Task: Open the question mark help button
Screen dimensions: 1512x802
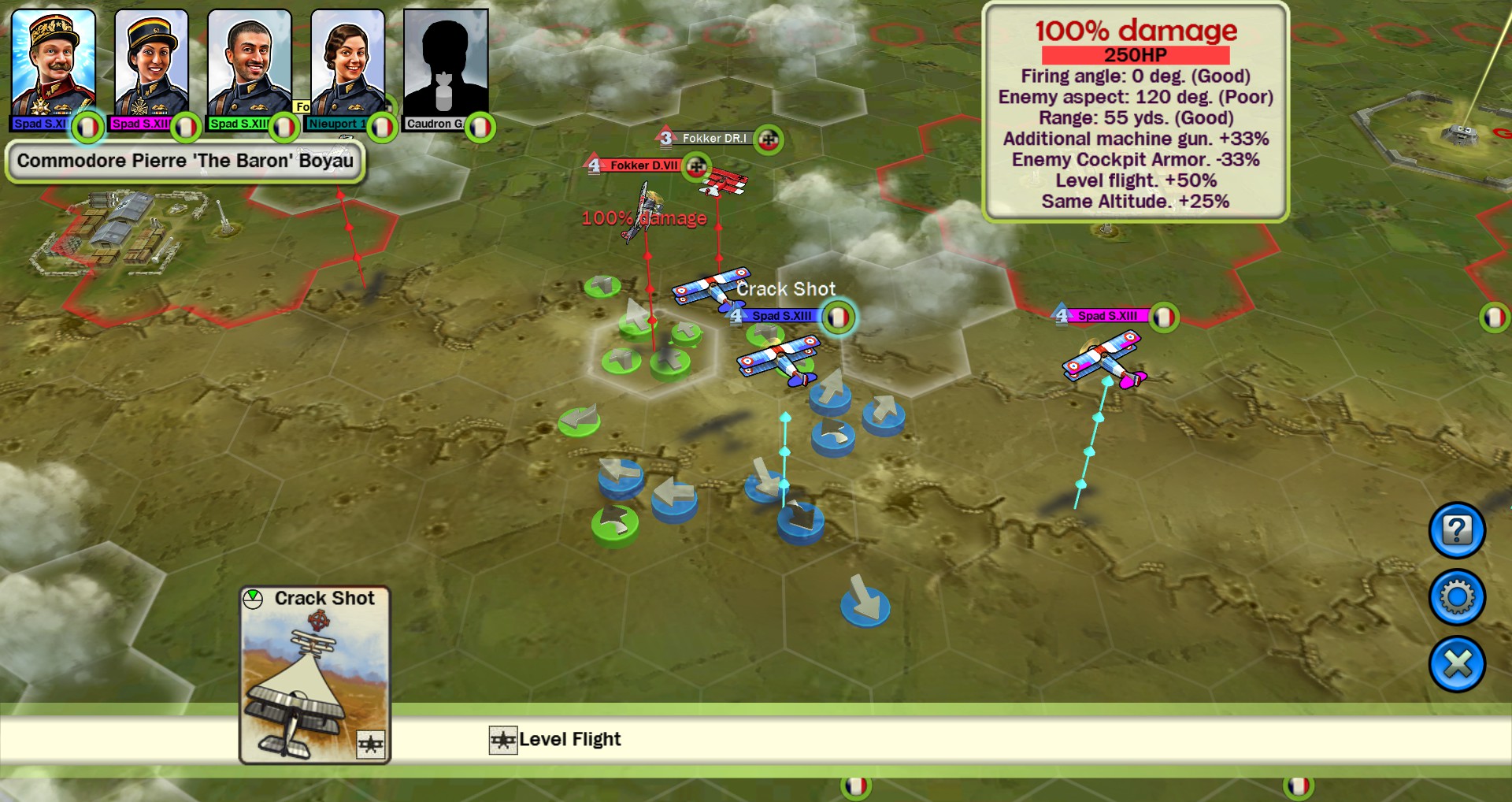Action: click(x=1457, y=530)
